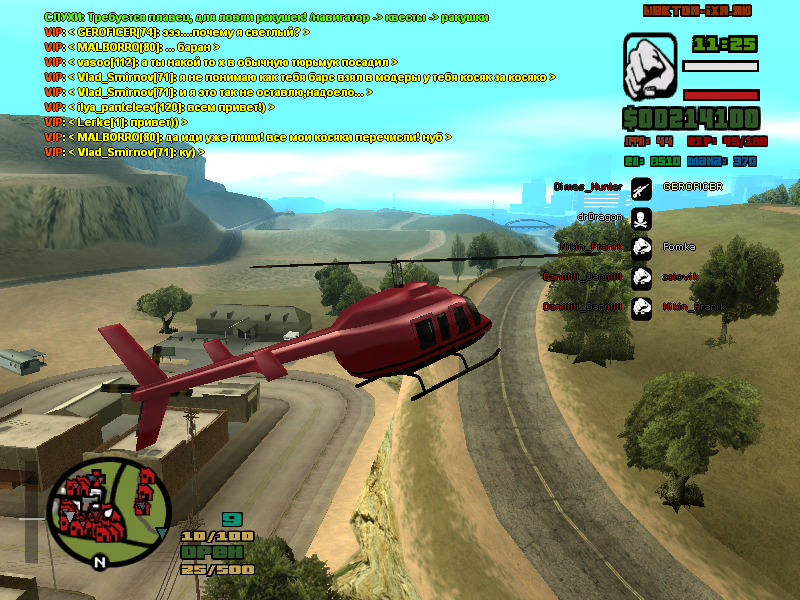This screenshot has width=800, height=600.
Task: Click the north N marker on the radar
Action: click(98, 562)
